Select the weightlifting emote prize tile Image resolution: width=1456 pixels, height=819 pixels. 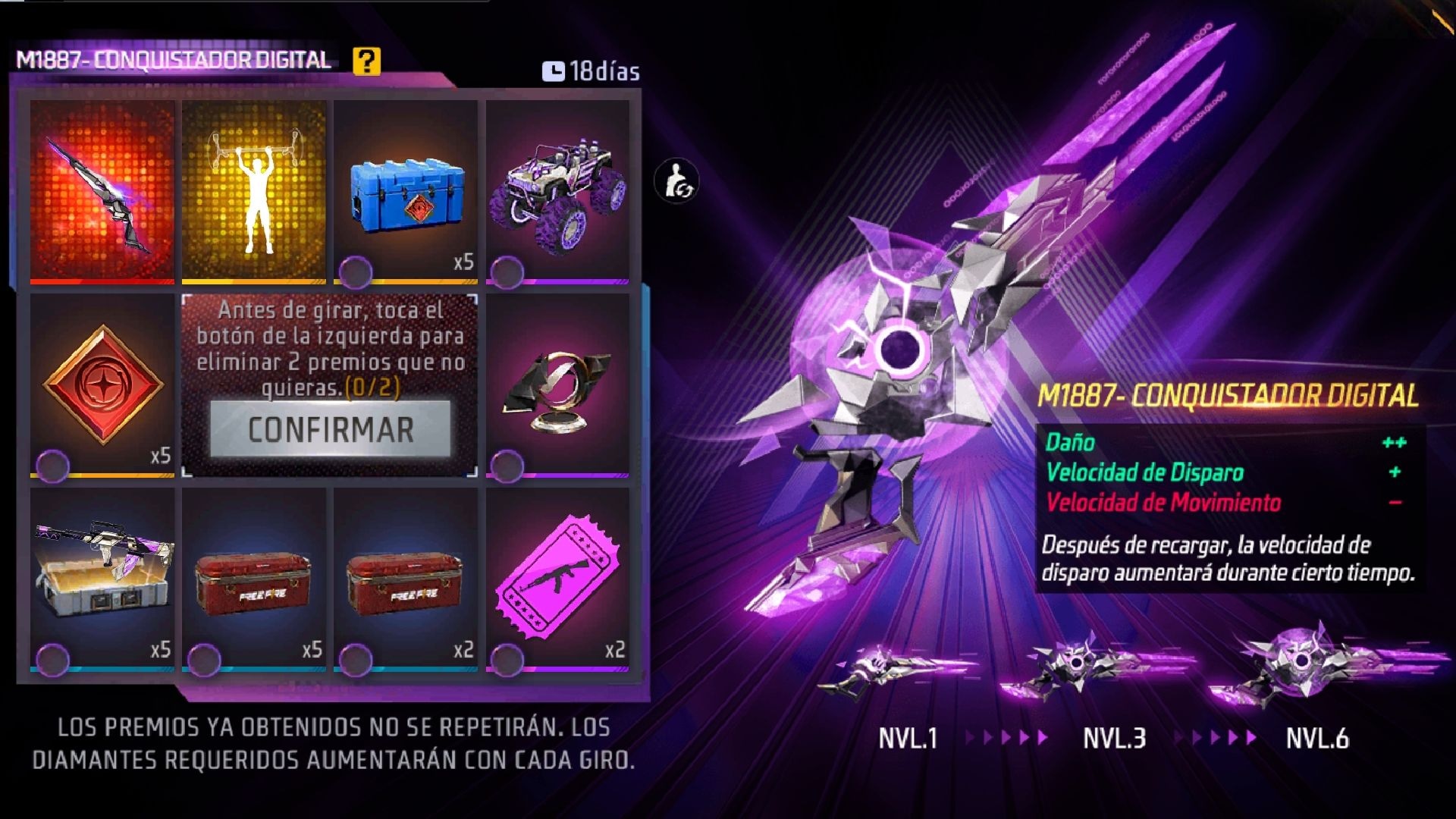click(x=254, y=191)
